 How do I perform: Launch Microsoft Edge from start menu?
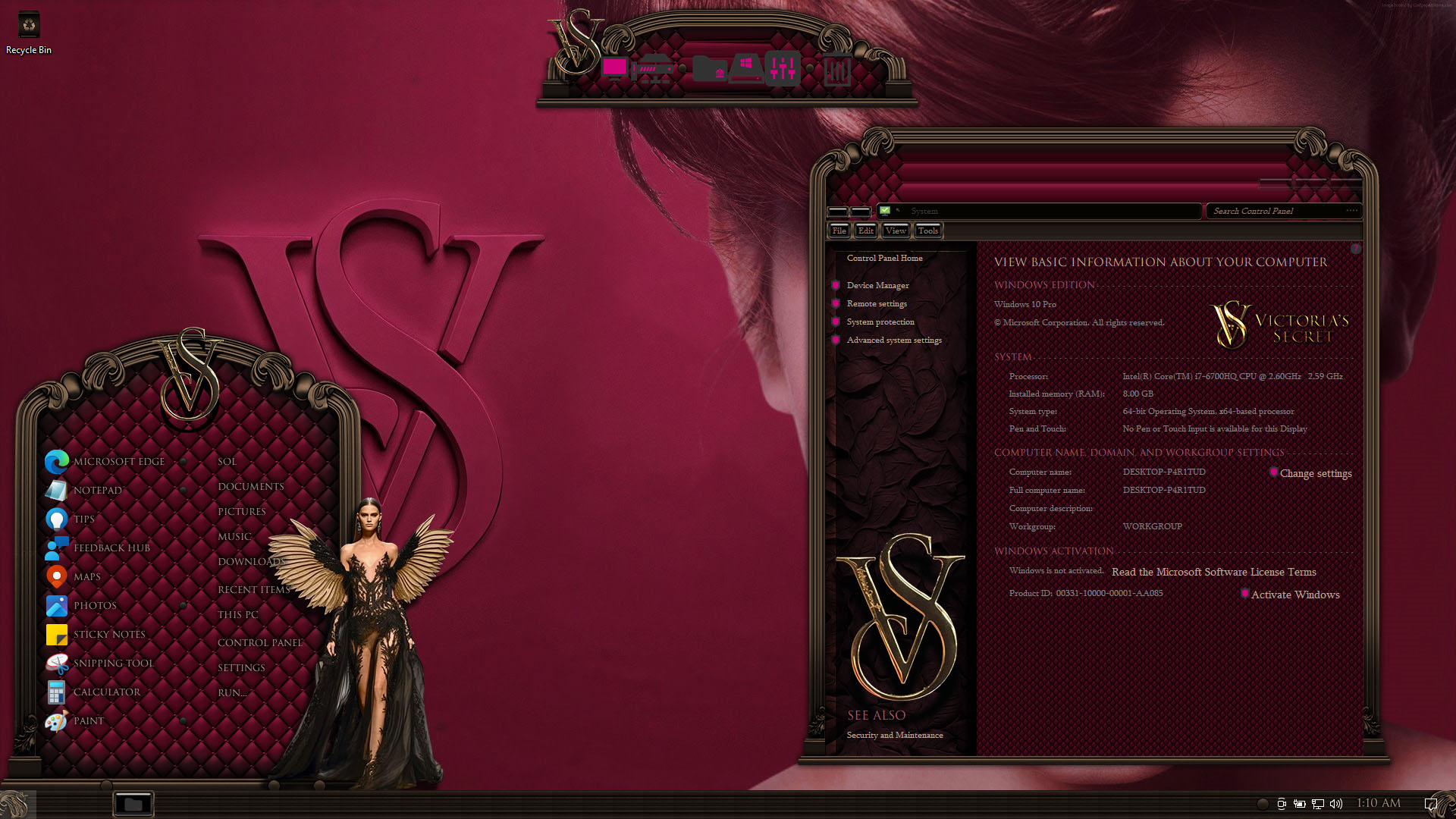tap(118, 461)
